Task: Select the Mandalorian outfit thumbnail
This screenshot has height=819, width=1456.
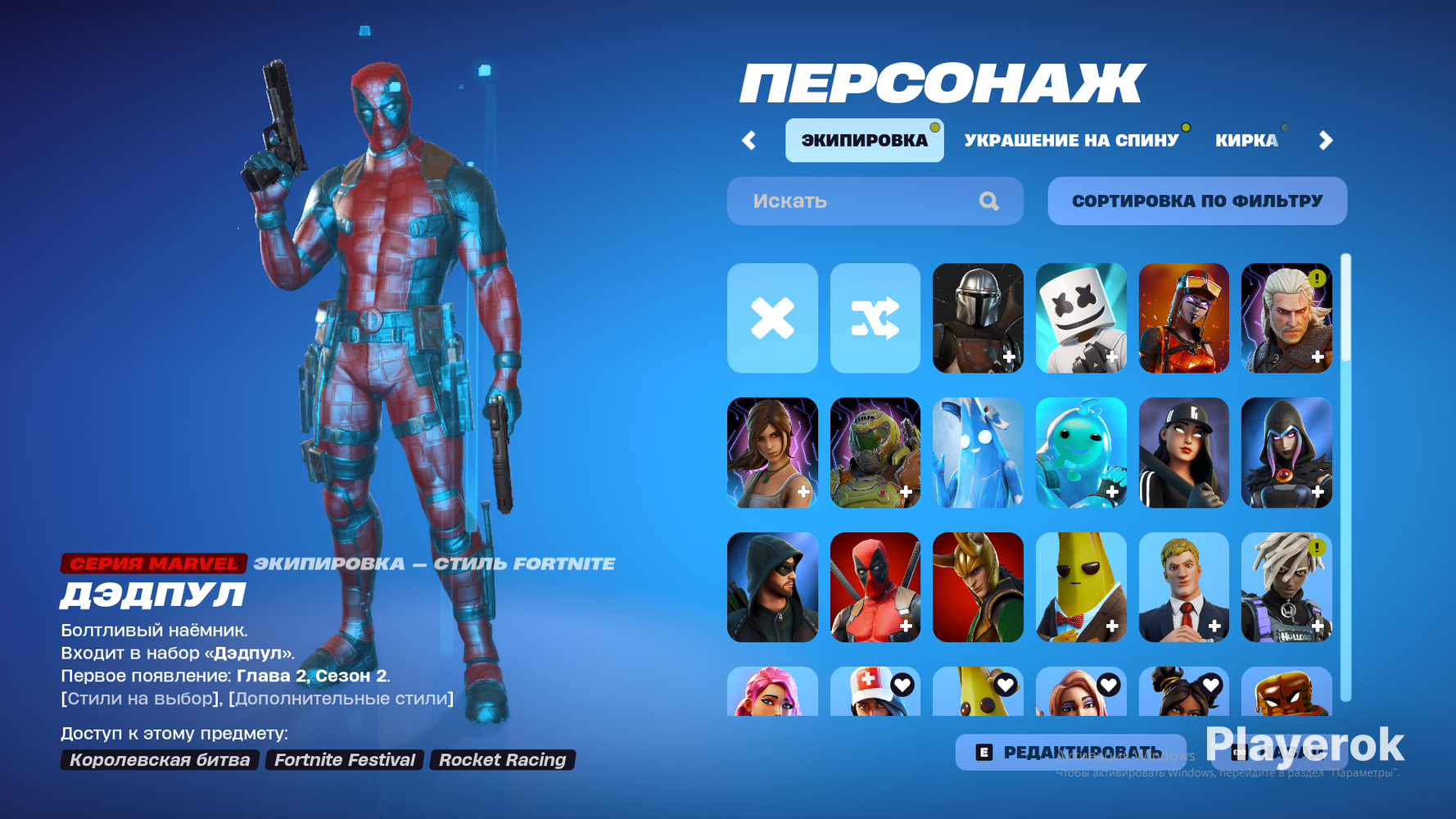Action: (x=978, y=318)
